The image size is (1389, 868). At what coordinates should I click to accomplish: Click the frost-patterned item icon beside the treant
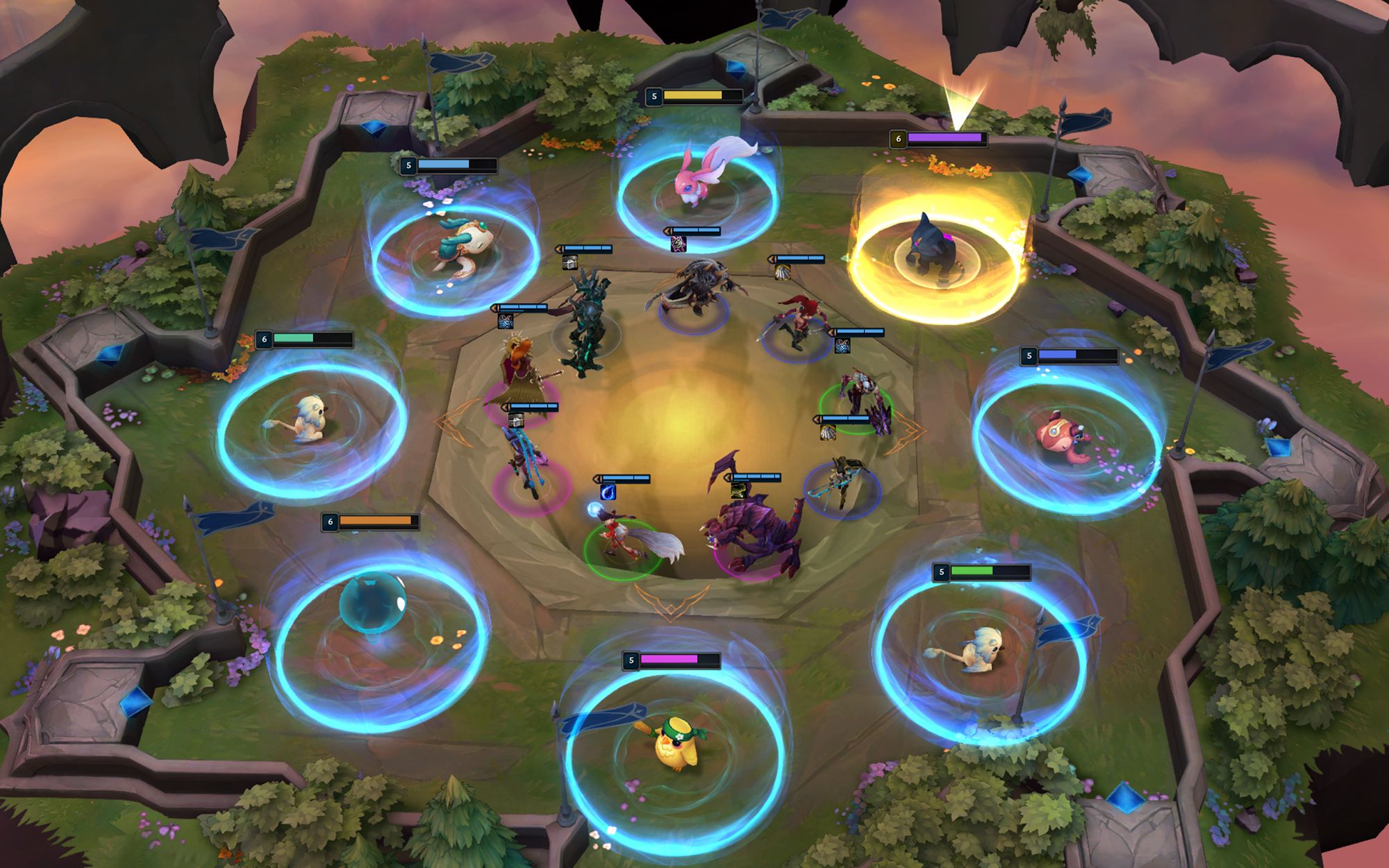pyautogui.click(x=506, y=322)
